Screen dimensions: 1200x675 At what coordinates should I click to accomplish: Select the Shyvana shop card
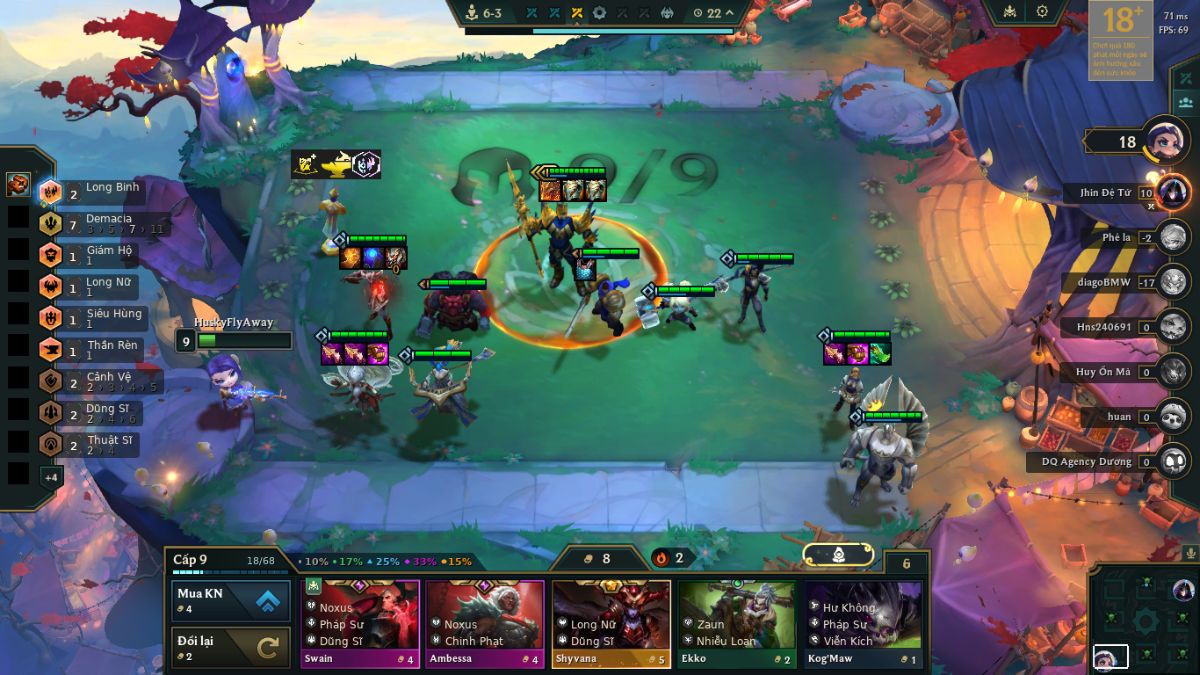[x=611, y=624]
